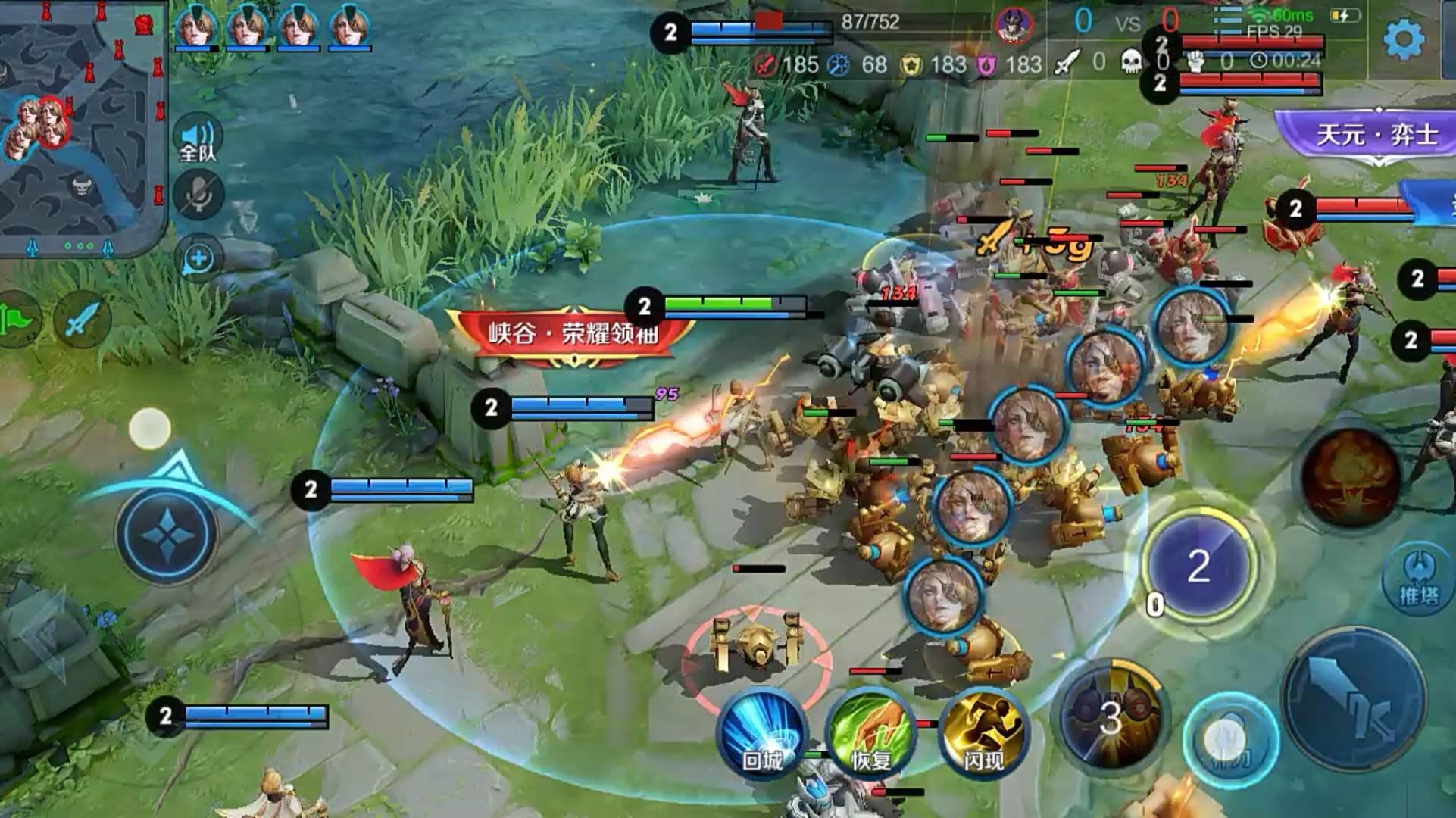The image size is (1456, 818).
Task: Click the magnifier plus camera button
Action: coord(198,258)
